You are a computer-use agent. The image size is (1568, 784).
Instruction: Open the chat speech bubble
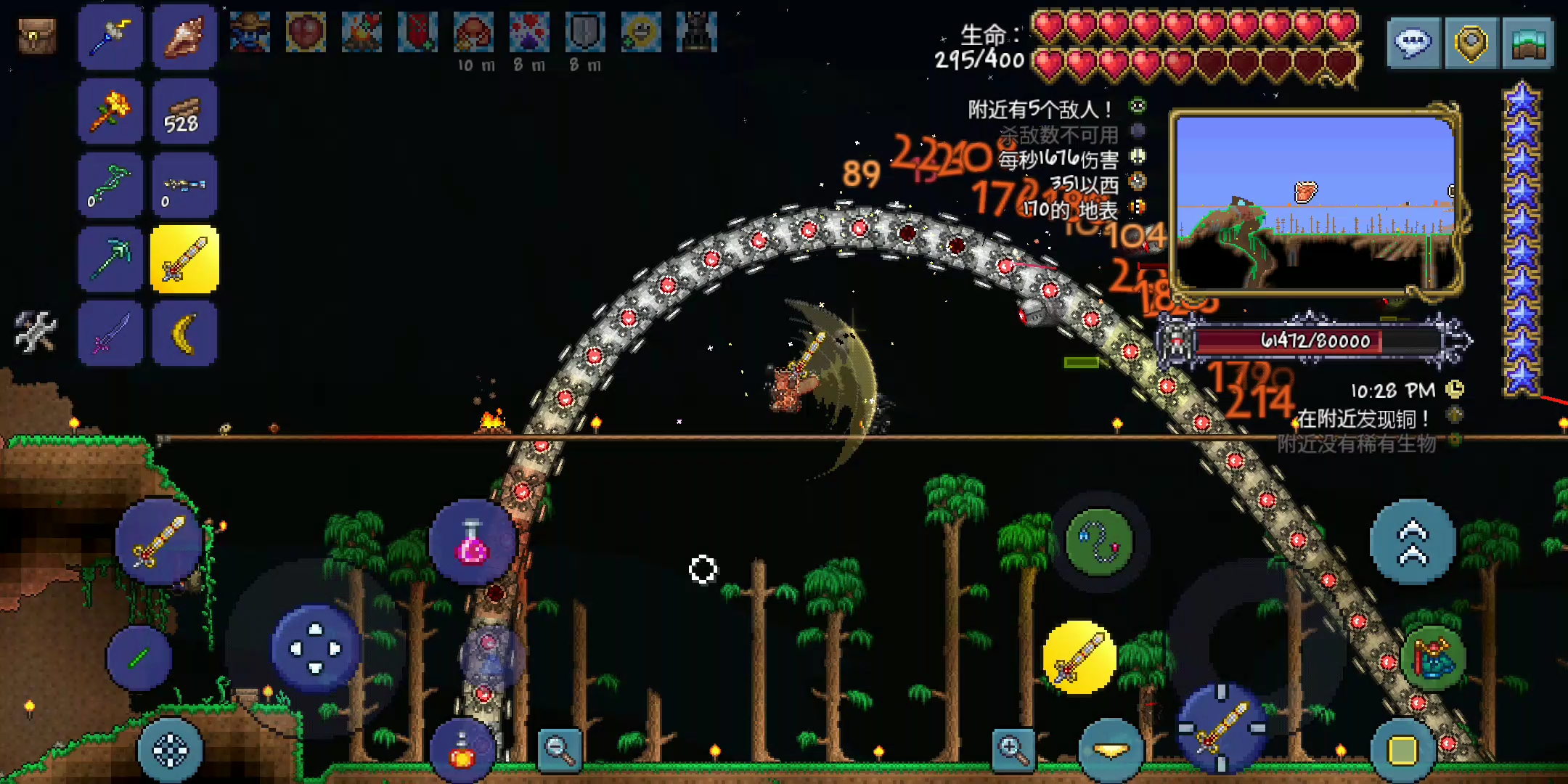pos(1413,44)
